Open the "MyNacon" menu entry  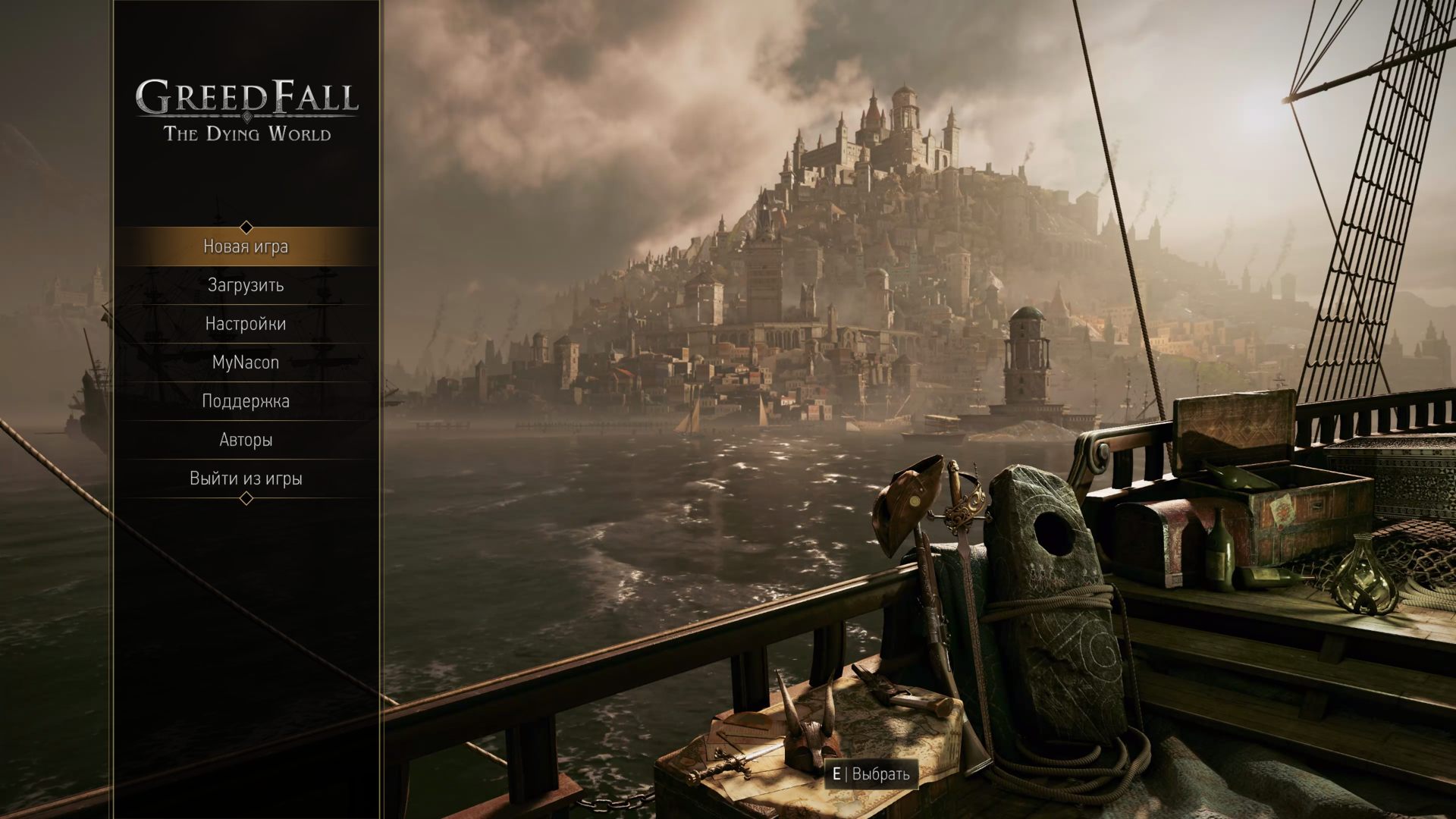point(245,362)
